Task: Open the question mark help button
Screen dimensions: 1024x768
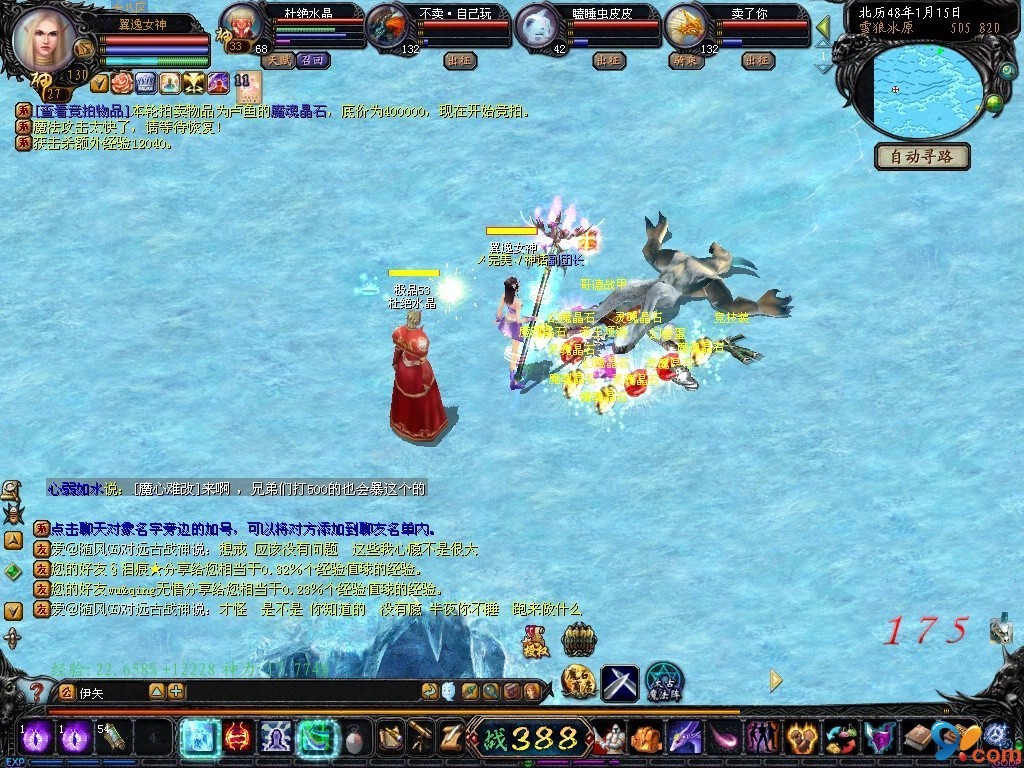Action: coord(36,691)
